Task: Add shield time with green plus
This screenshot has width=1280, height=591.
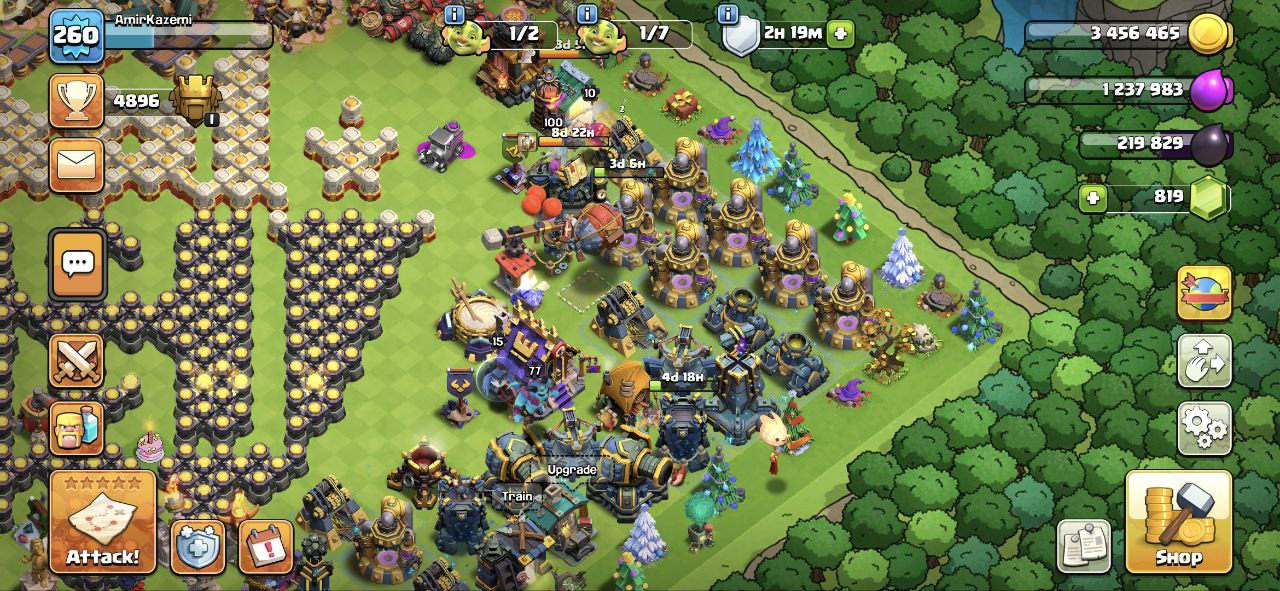Action: (x=840, y=33)
